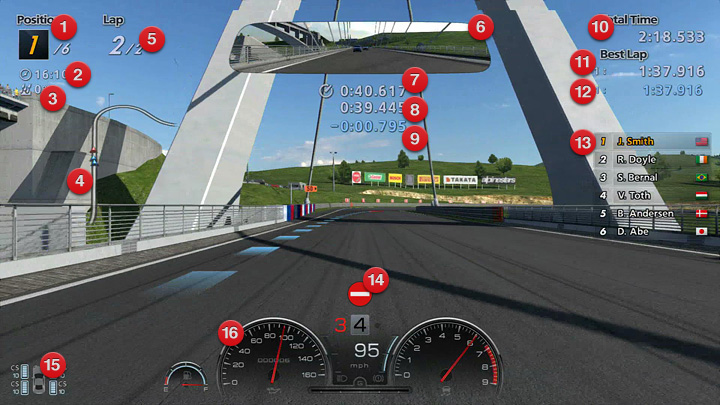
Task: Open the tire wear car diagram
Action: pyautogui.click(x=38, y=380)
